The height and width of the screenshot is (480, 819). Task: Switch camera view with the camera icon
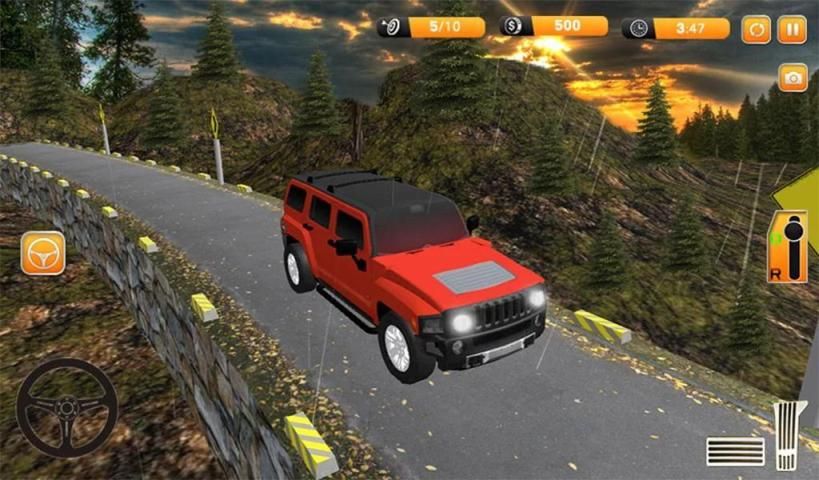792,78
